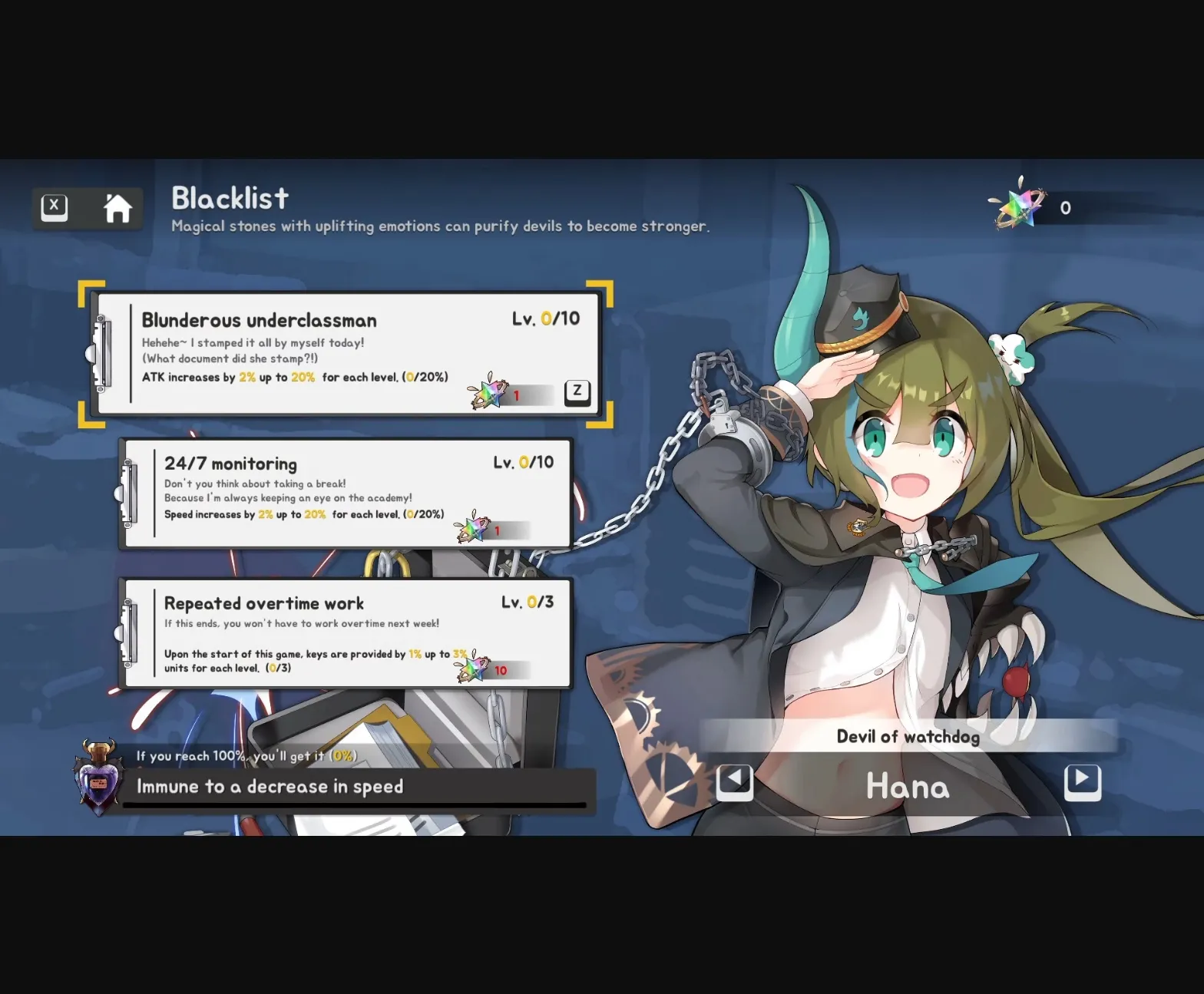Select the Home icon
Viewport: 1204px width, 994px height.
pos(117,207)
